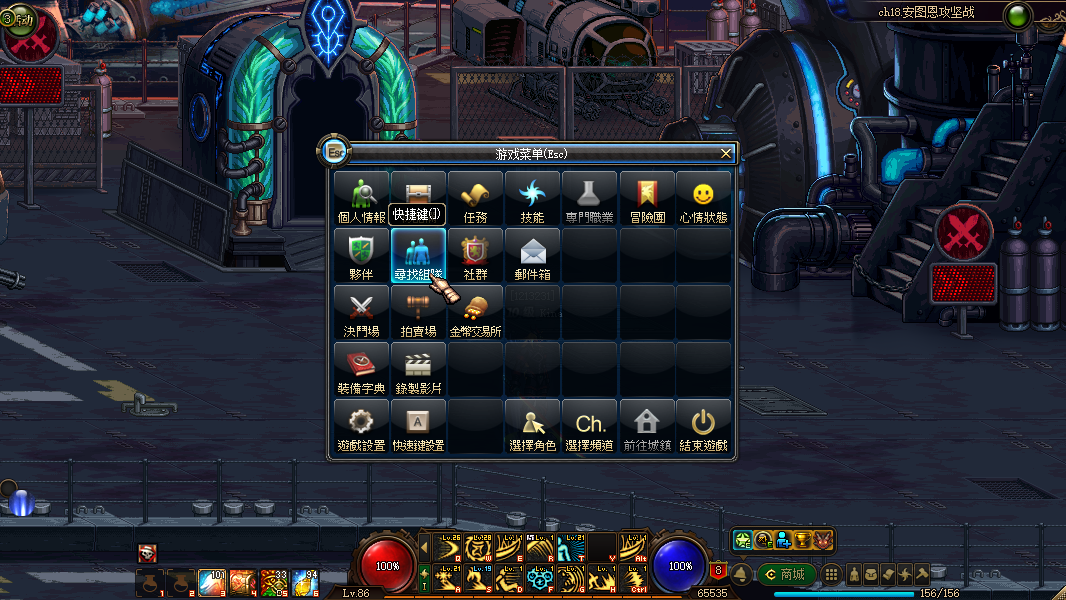Open 個人情報 character info
1066x600 pixels.
pos(361,198)
